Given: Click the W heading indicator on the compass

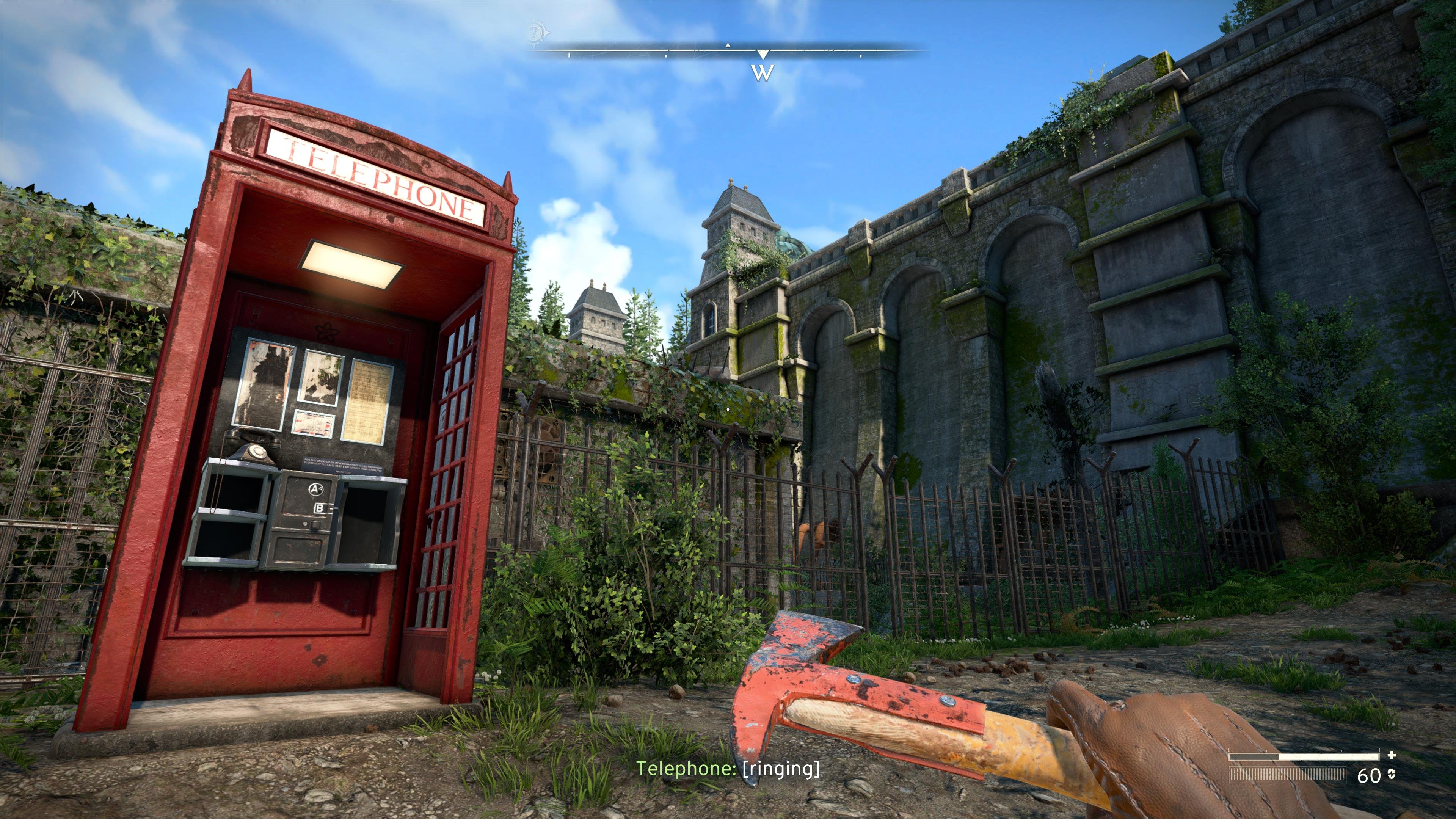Looking at the screenshot, I should tap(763, 72).
